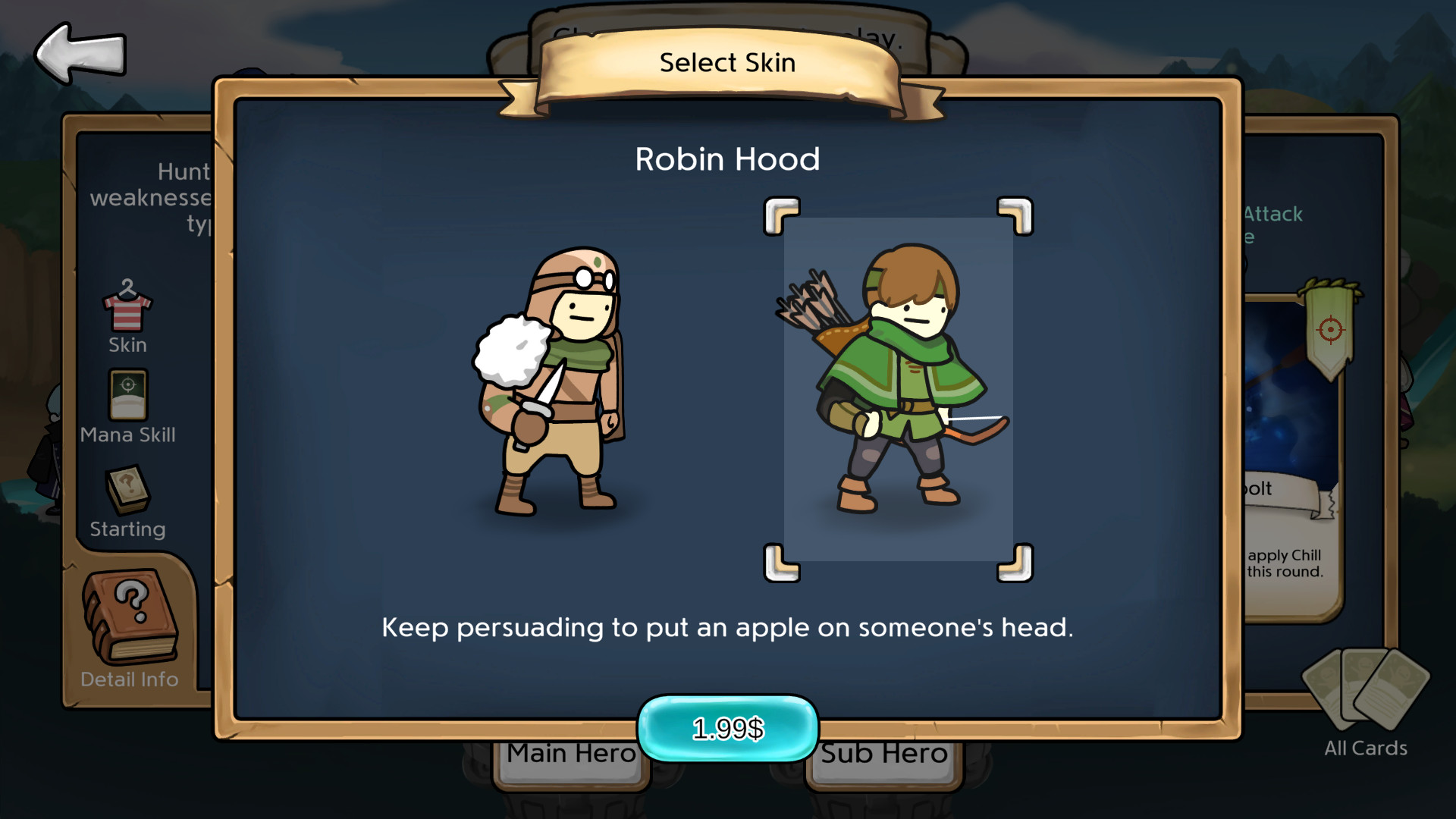
Task: Switch to the Main Hero tab
Action: click(570, 753)
